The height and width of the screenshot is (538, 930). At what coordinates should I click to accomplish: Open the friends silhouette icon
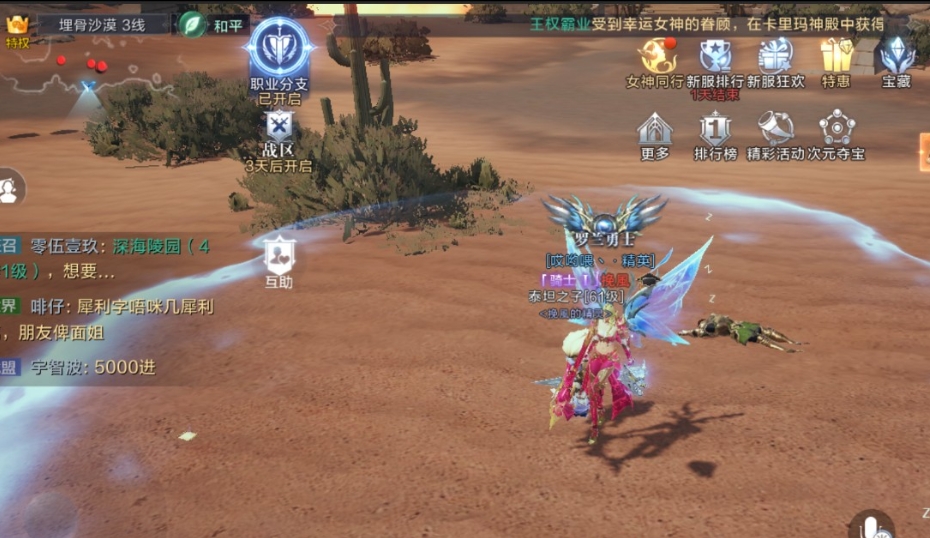click(9, 187)
